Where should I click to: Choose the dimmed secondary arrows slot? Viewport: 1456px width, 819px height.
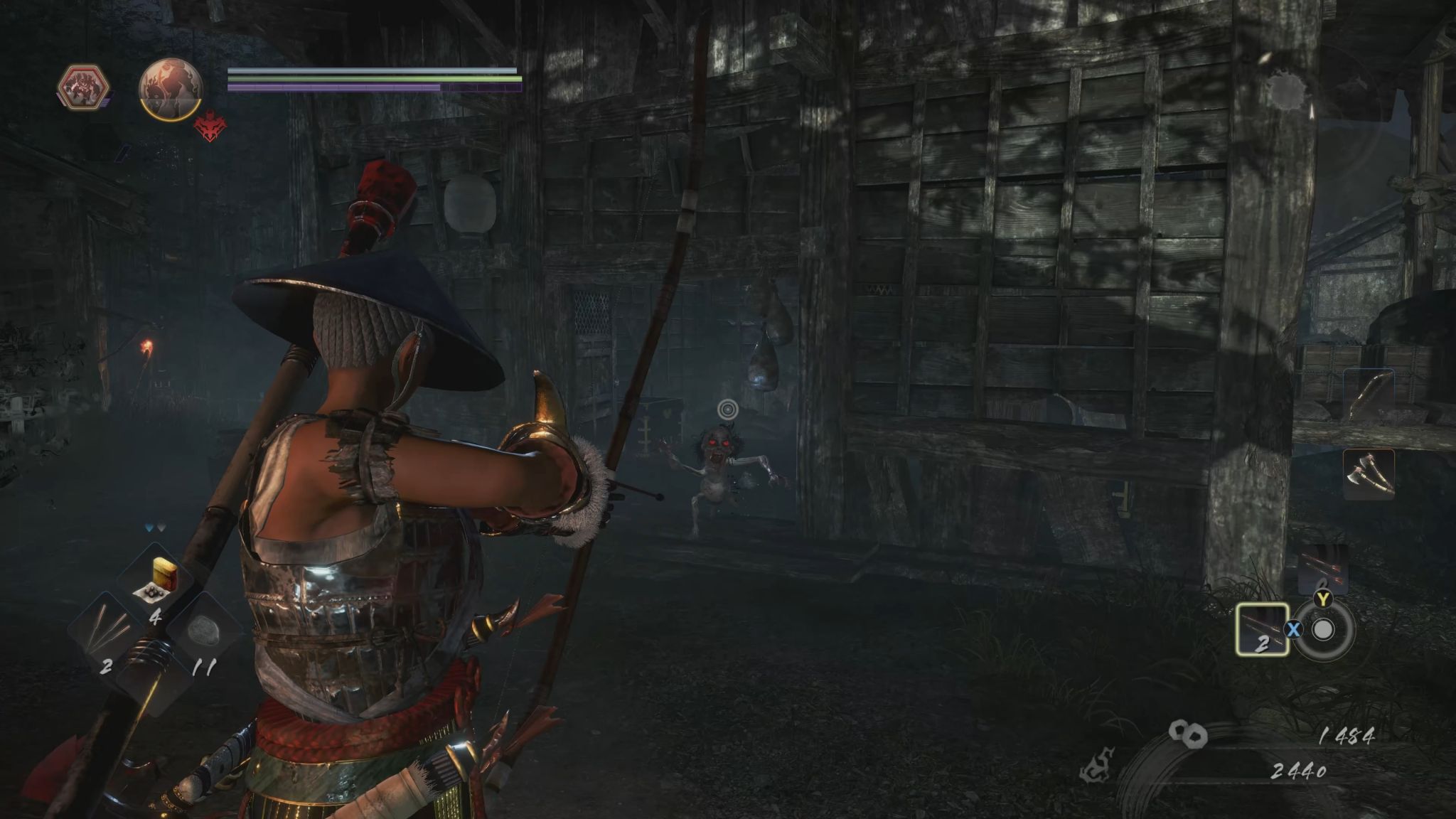coord(1322,569)
